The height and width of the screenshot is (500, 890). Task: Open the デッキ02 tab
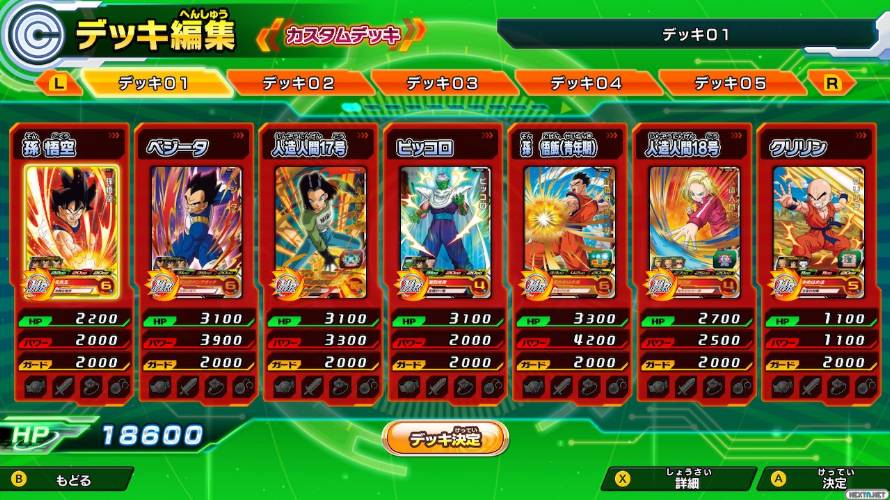[298, 83]
